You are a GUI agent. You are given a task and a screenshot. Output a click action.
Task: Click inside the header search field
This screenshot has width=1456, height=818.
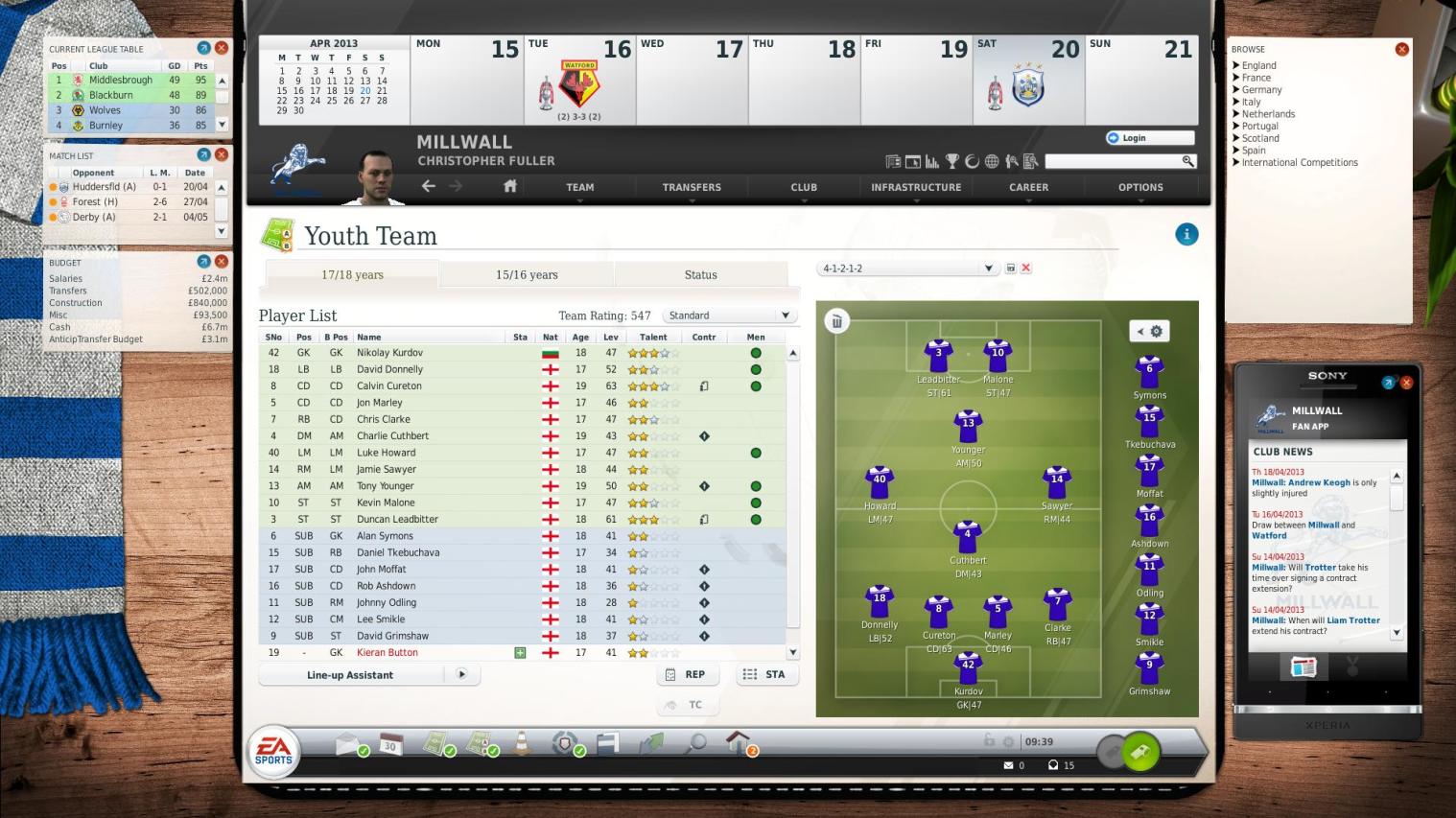(x=1113, y=161)
